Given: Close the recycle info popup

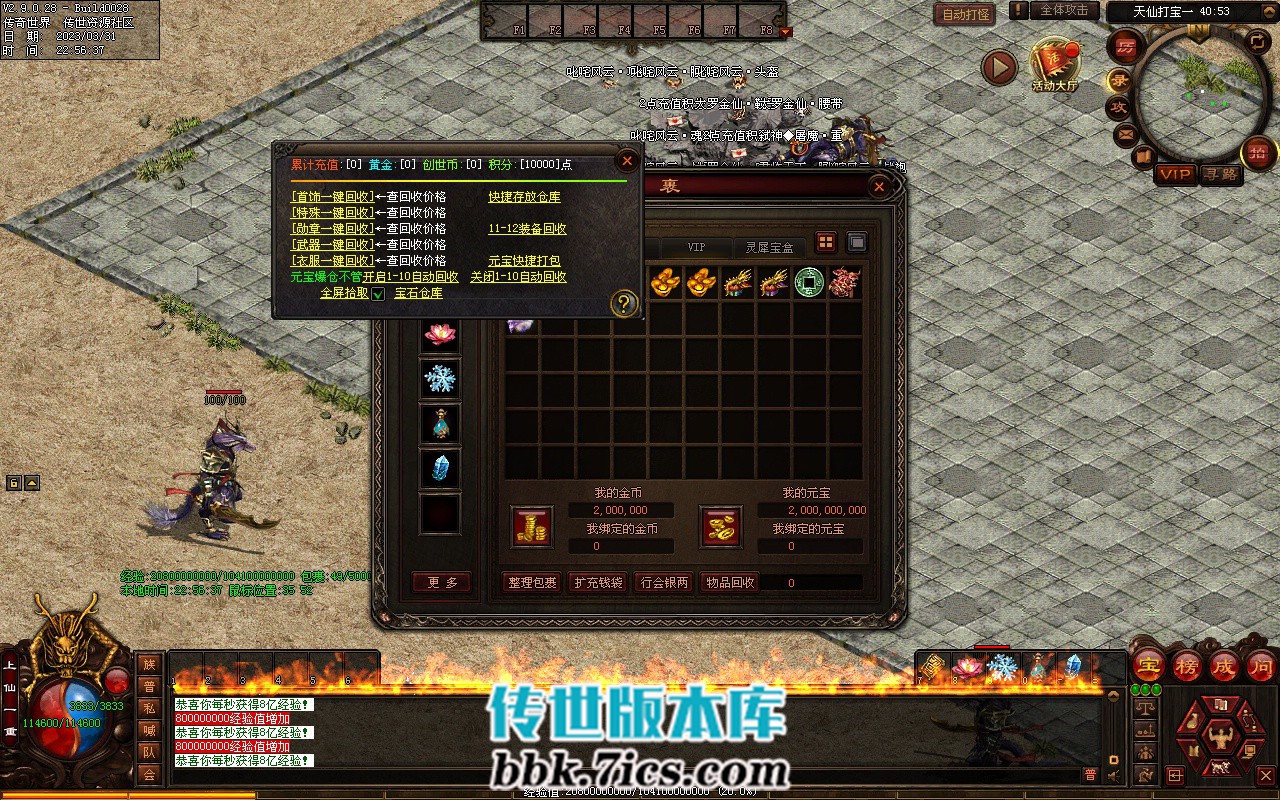Looking at the screenshot, I should click(627, 160).
